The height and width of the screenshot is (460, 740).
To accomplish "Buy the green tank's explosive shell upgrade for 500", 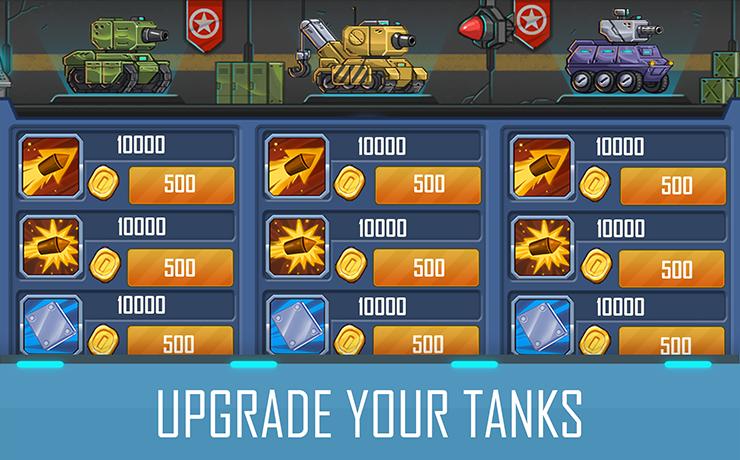I will tap(181, 267).
